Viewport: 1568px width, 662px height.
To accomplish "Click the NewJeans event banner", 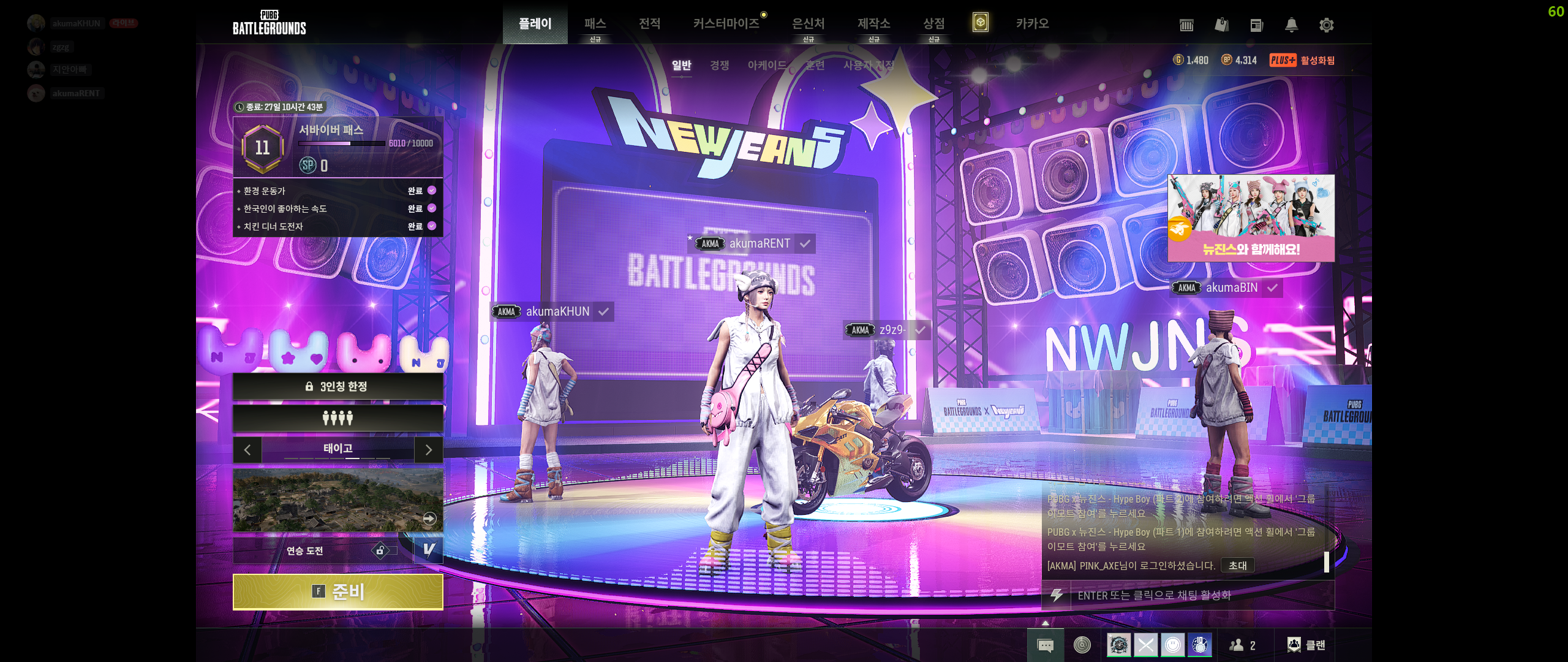I will coord(1251,218).
